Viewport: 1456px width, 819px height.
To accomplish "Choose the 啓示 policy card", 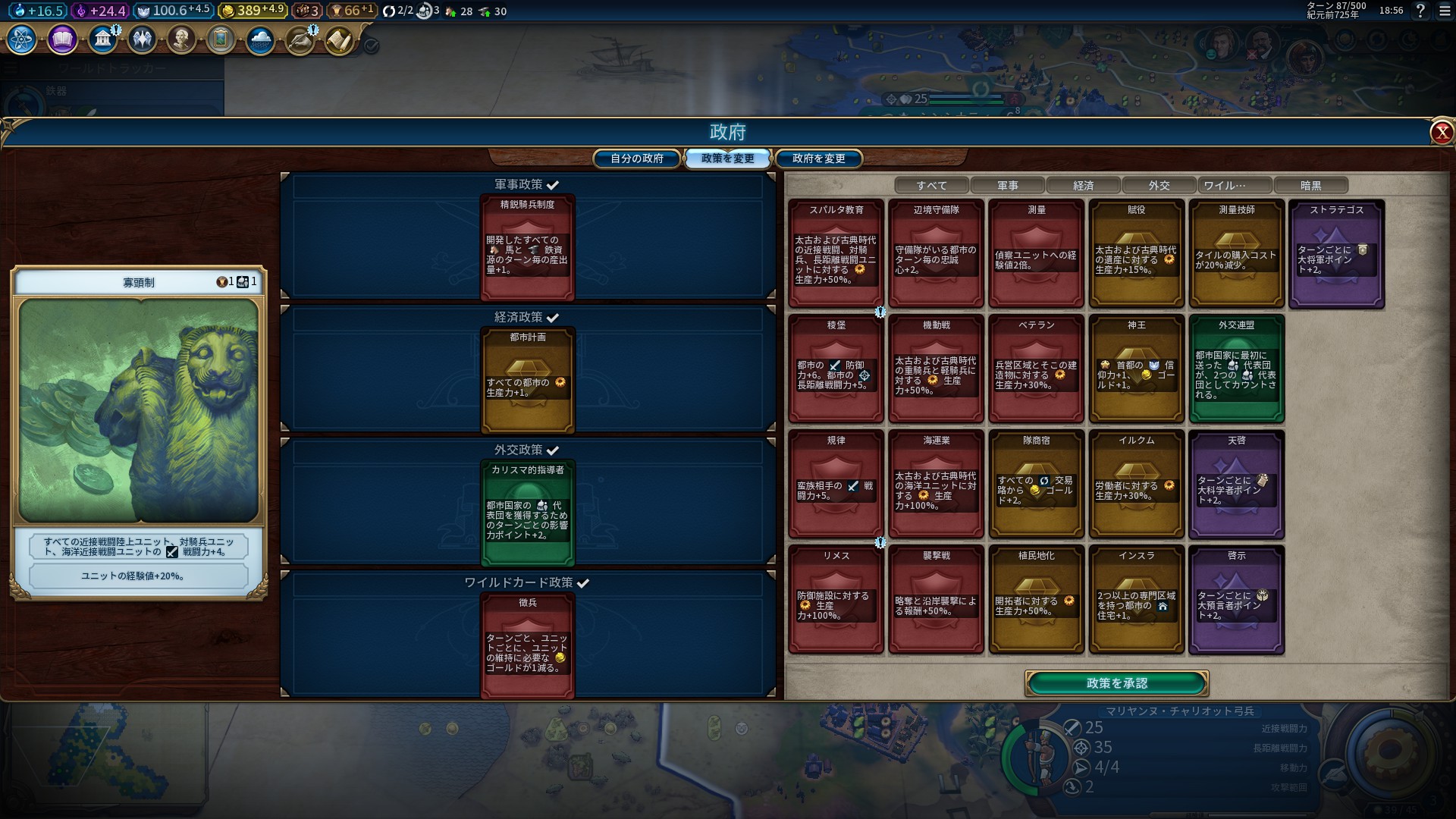I will tap(1236, 599).
